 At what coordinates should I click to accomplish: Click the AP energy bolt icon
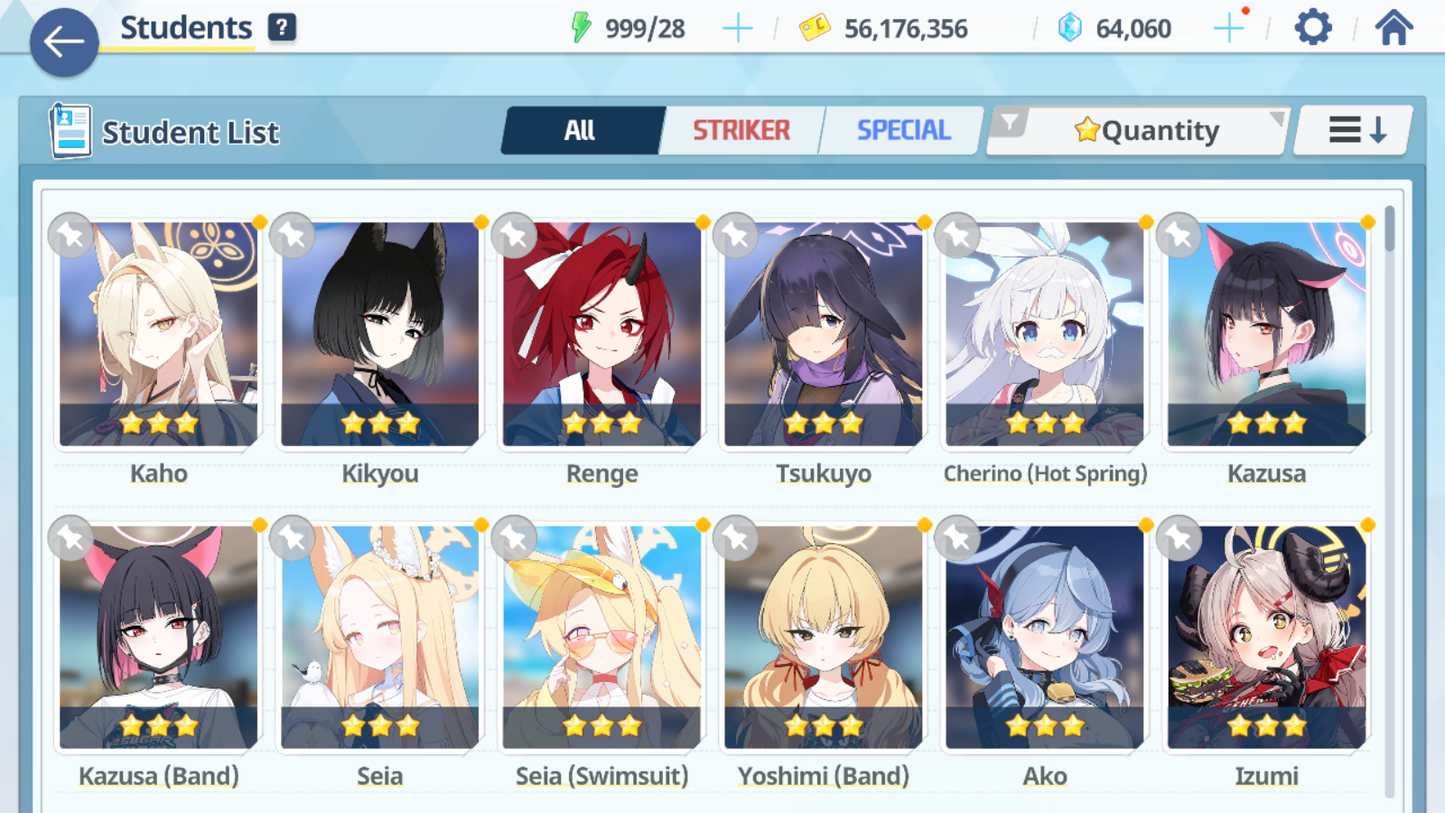point(583,27)
